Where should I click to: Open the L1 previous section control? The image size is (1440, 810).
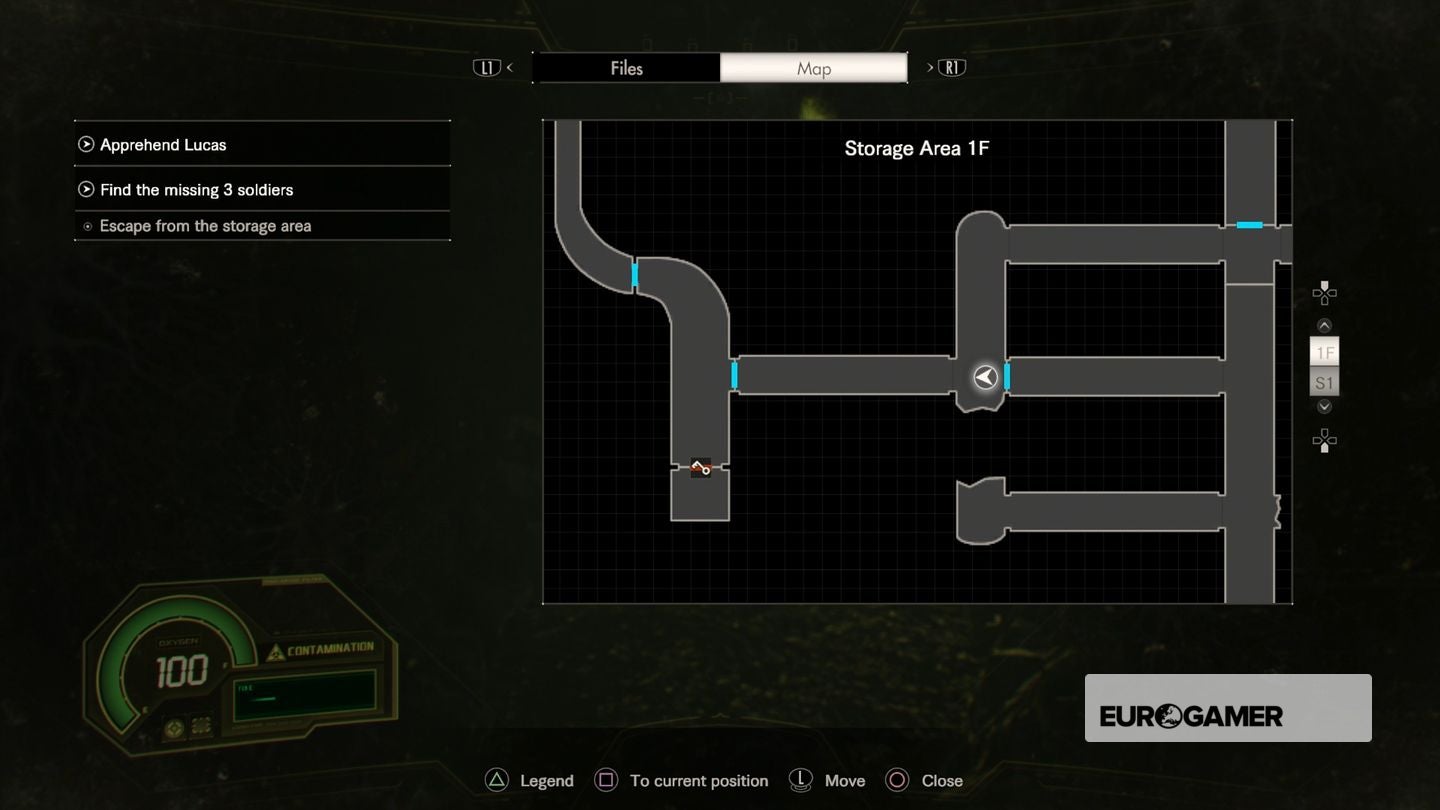click(x=489, y=67)
